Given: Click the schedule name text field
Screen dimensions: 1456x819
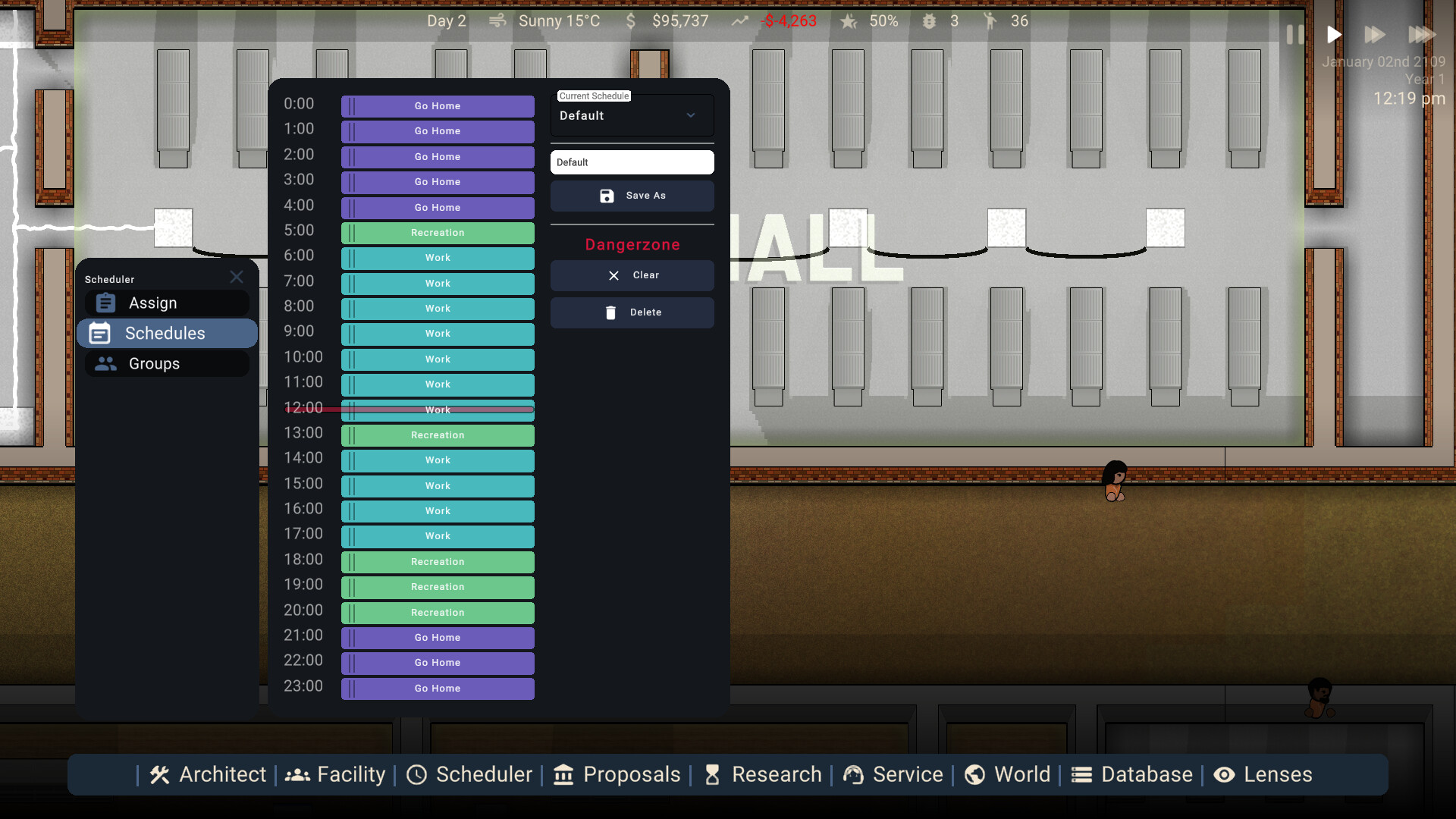Looking at the screenshot, I should click(x=632, y=162).
